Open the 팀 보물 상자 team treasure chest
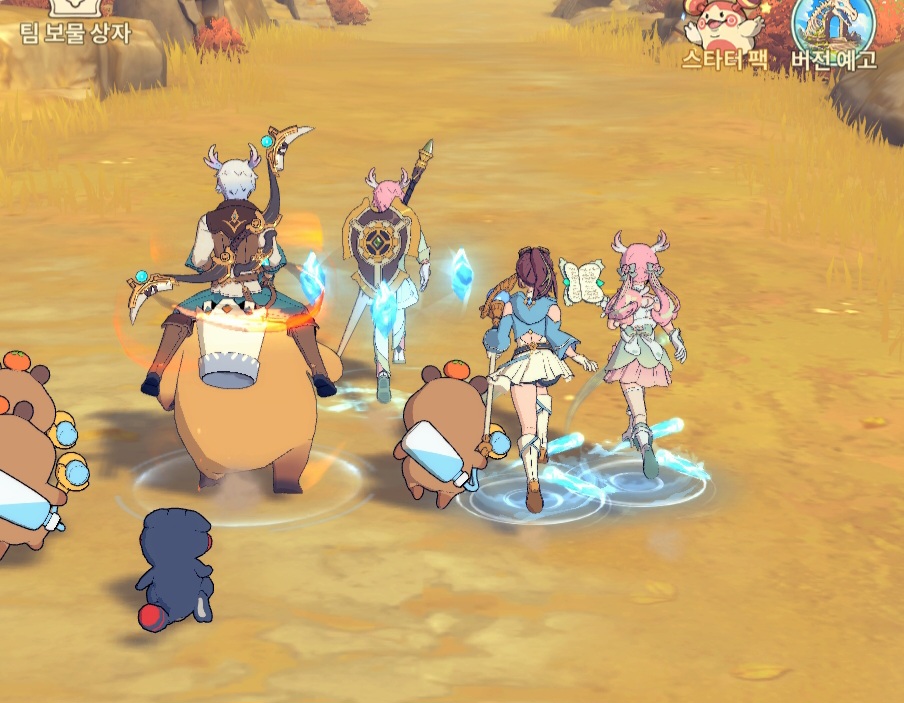904x703 pixels. pos(76,20)
